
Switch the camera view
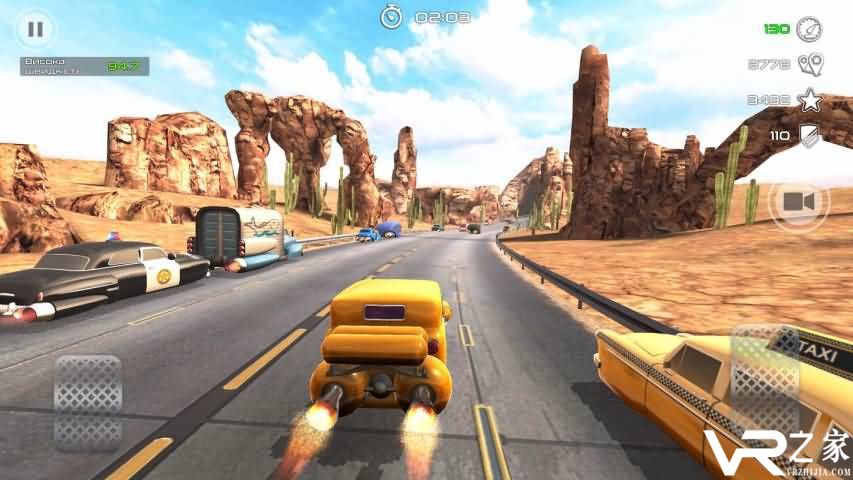(798, 203)
